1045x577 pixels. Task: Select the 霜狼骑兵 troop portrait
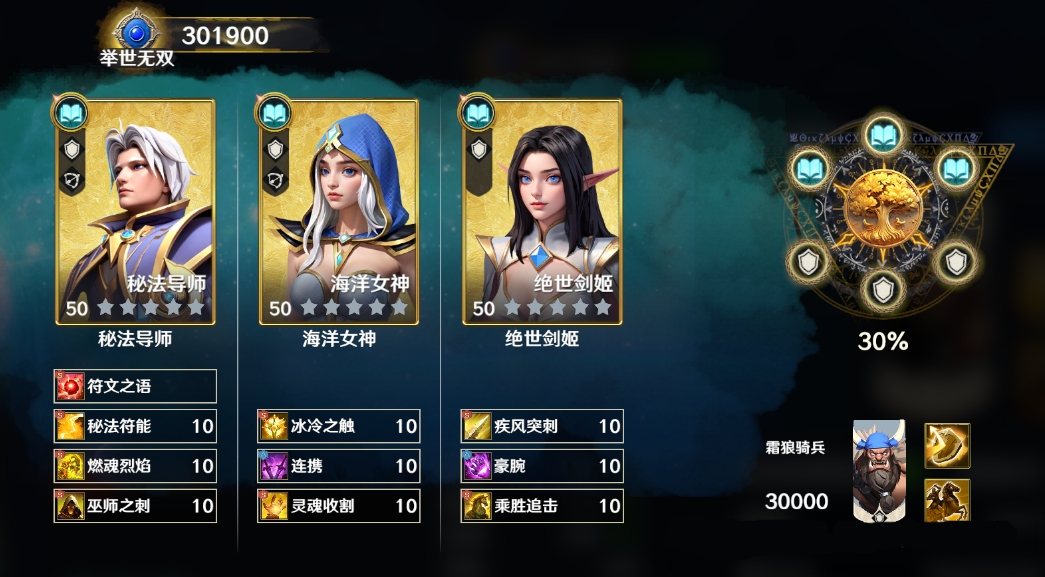point(879,470)
